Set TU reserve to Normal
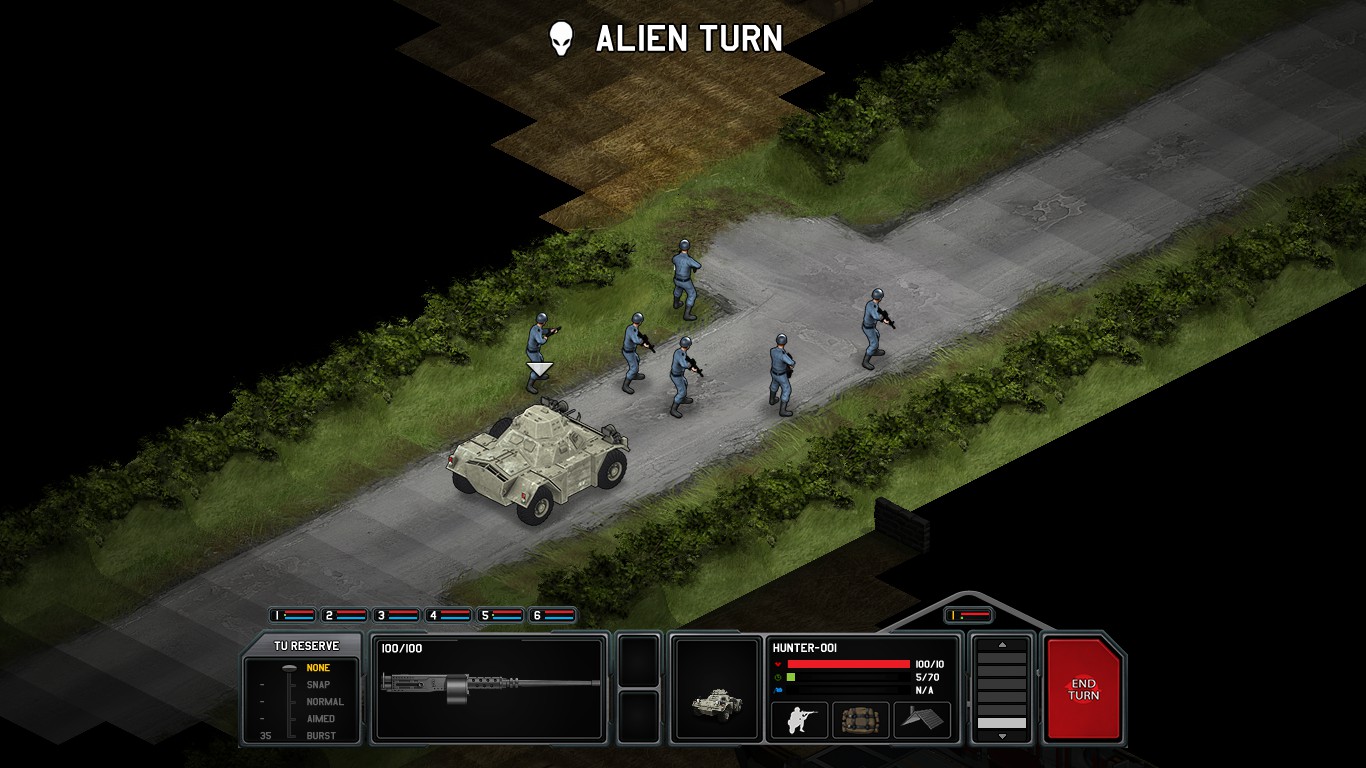Screen dimensions: 1366x768 [x=324, y=702]
